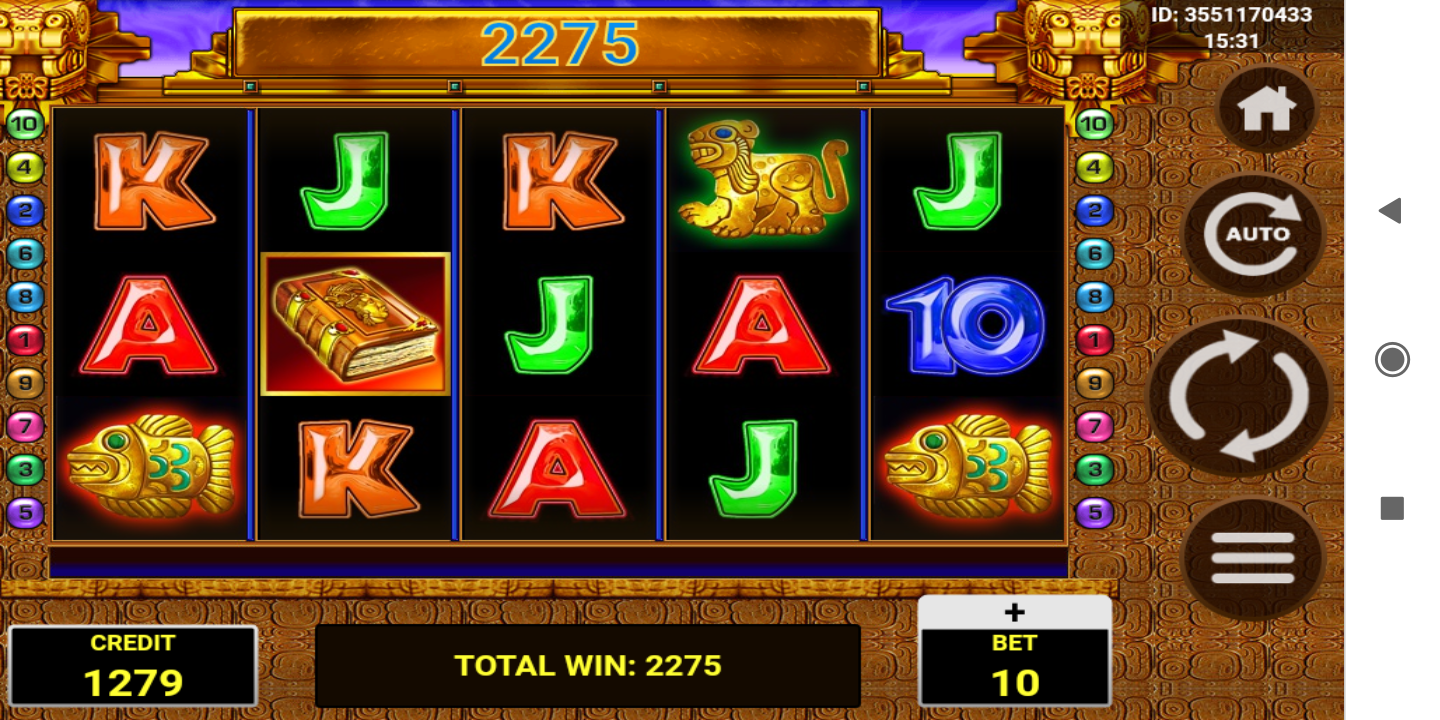Go to the home screen
The height and width of the screenshot is (720, 1440).
(x=1267, y=110)
